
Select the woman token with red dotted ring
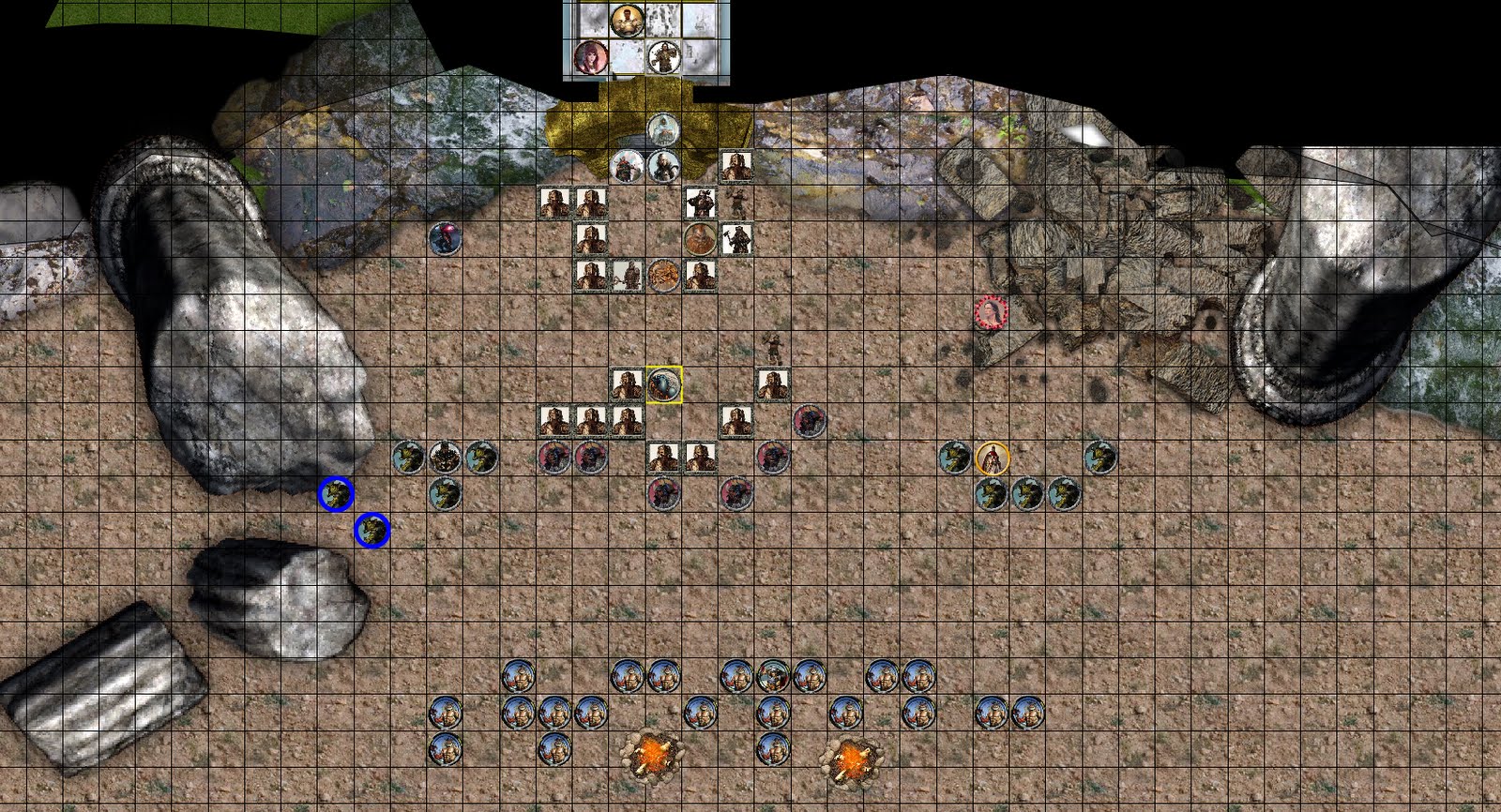point(990,312)
